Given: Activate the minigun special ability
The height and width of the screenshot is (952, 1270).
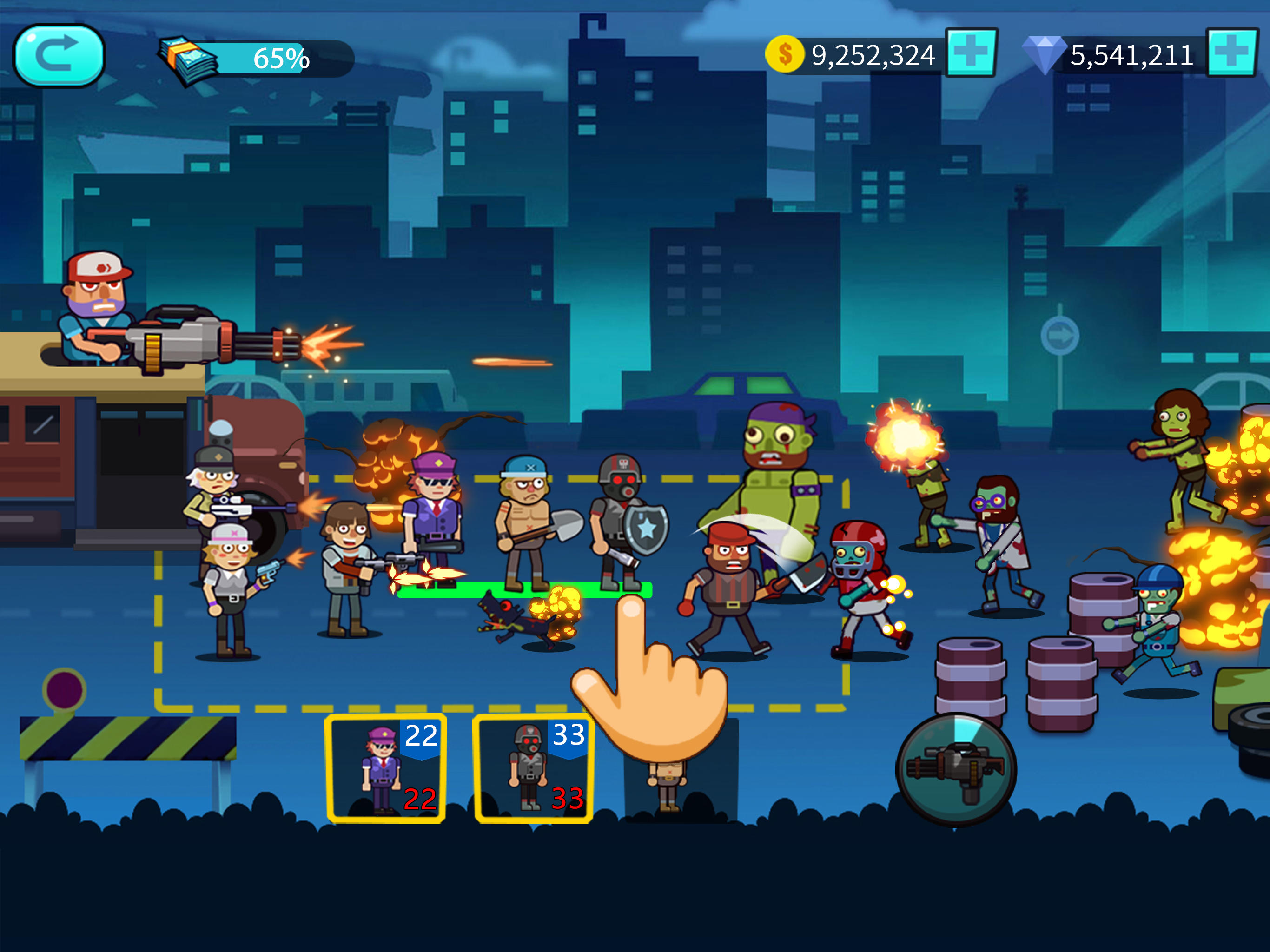Looking at the screenshot, I should tap(956, 769).
